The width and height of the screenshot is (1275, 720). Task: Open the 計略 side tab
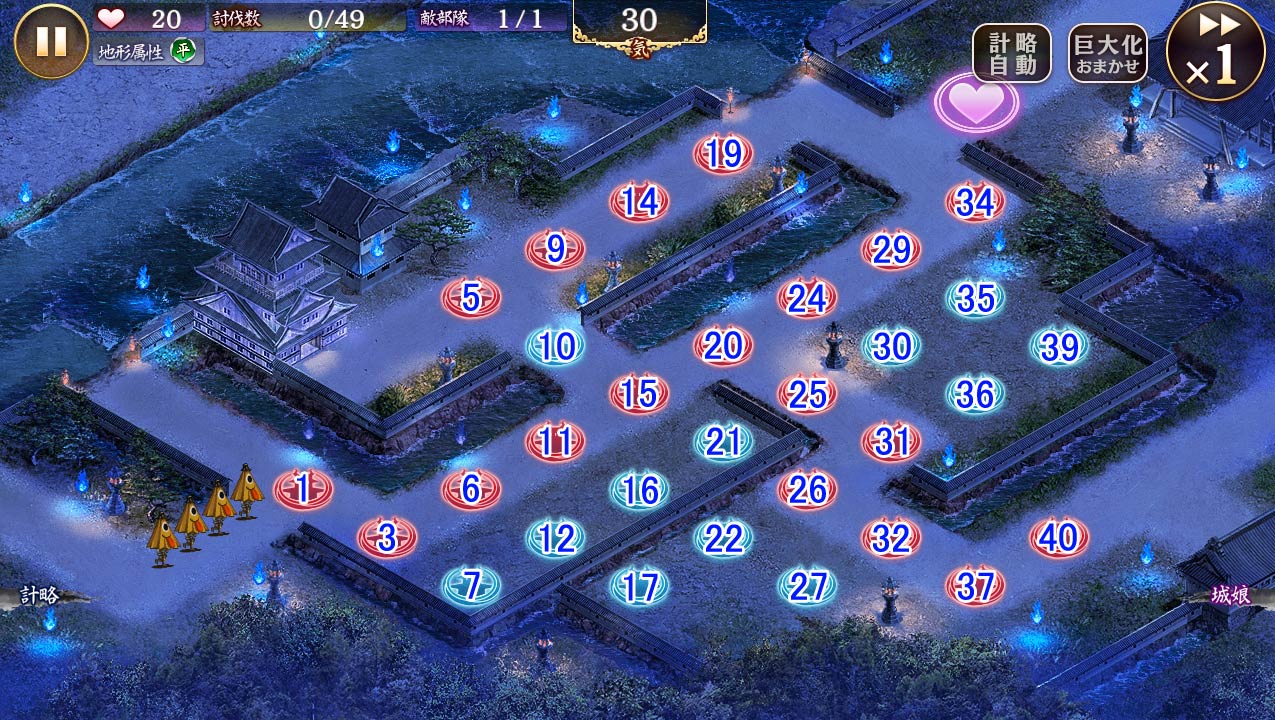42,596
